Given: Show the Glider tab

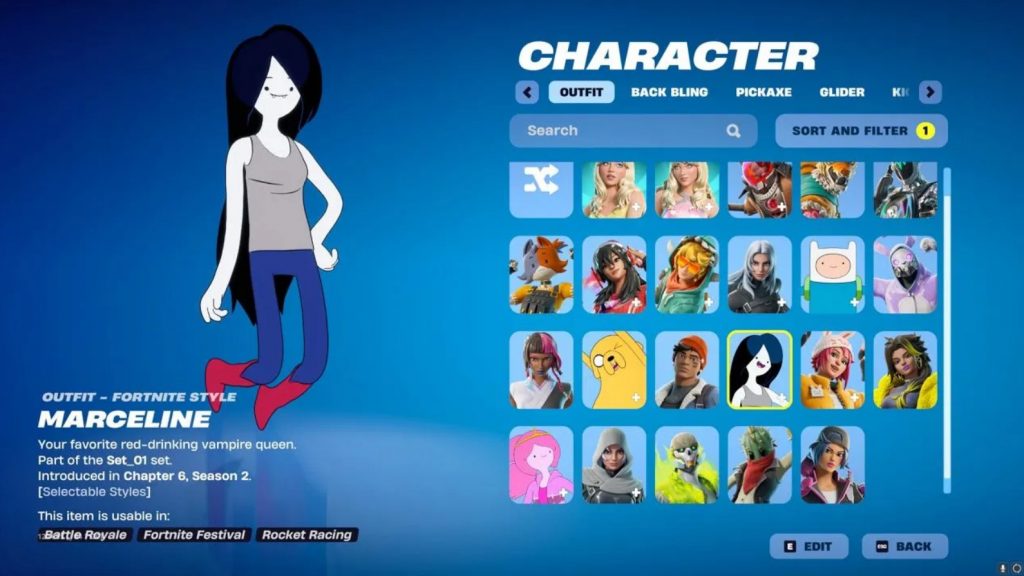Looking at the screenshot, I should coord(842,92).
